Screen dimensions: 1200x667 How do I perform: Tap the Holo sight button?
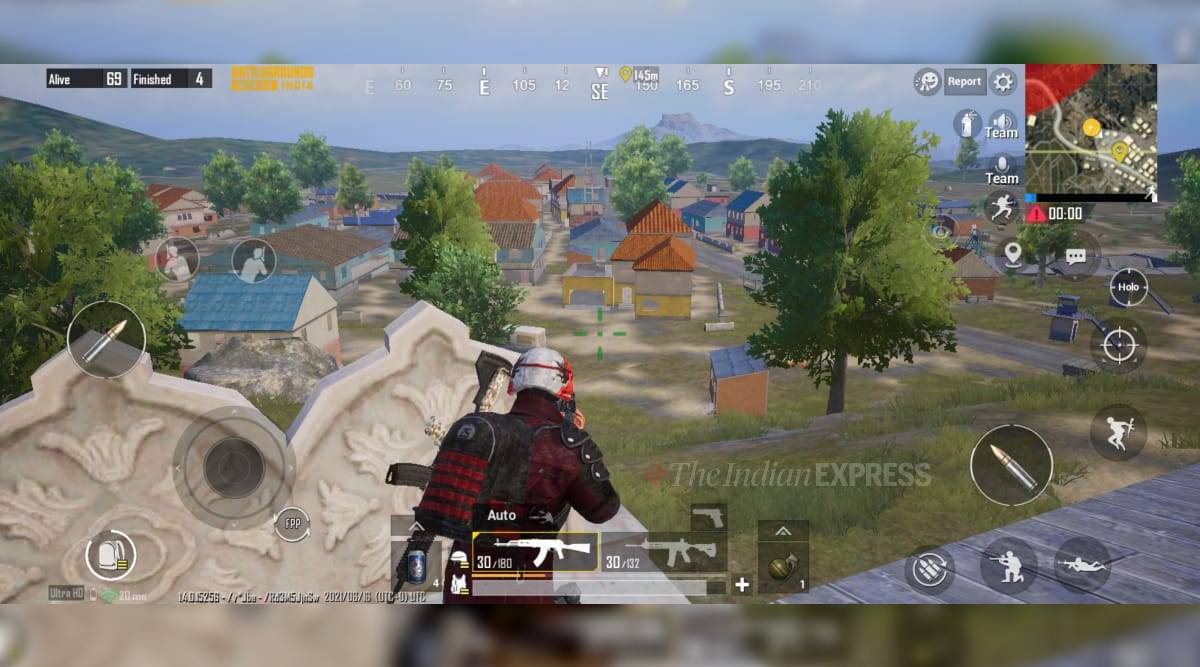(x=1128, y=288)
